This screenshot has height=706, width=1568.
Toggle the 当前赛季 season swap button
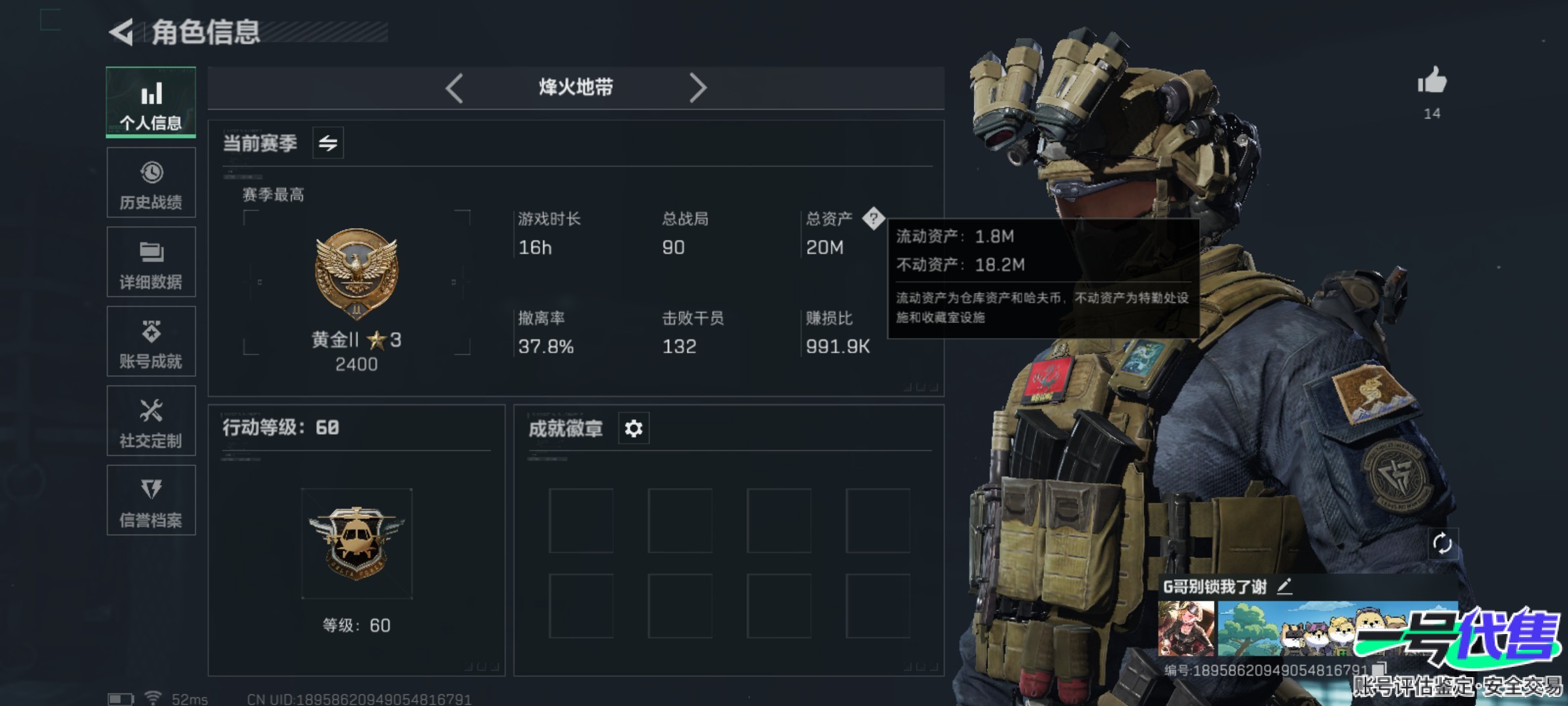(328, 143)
